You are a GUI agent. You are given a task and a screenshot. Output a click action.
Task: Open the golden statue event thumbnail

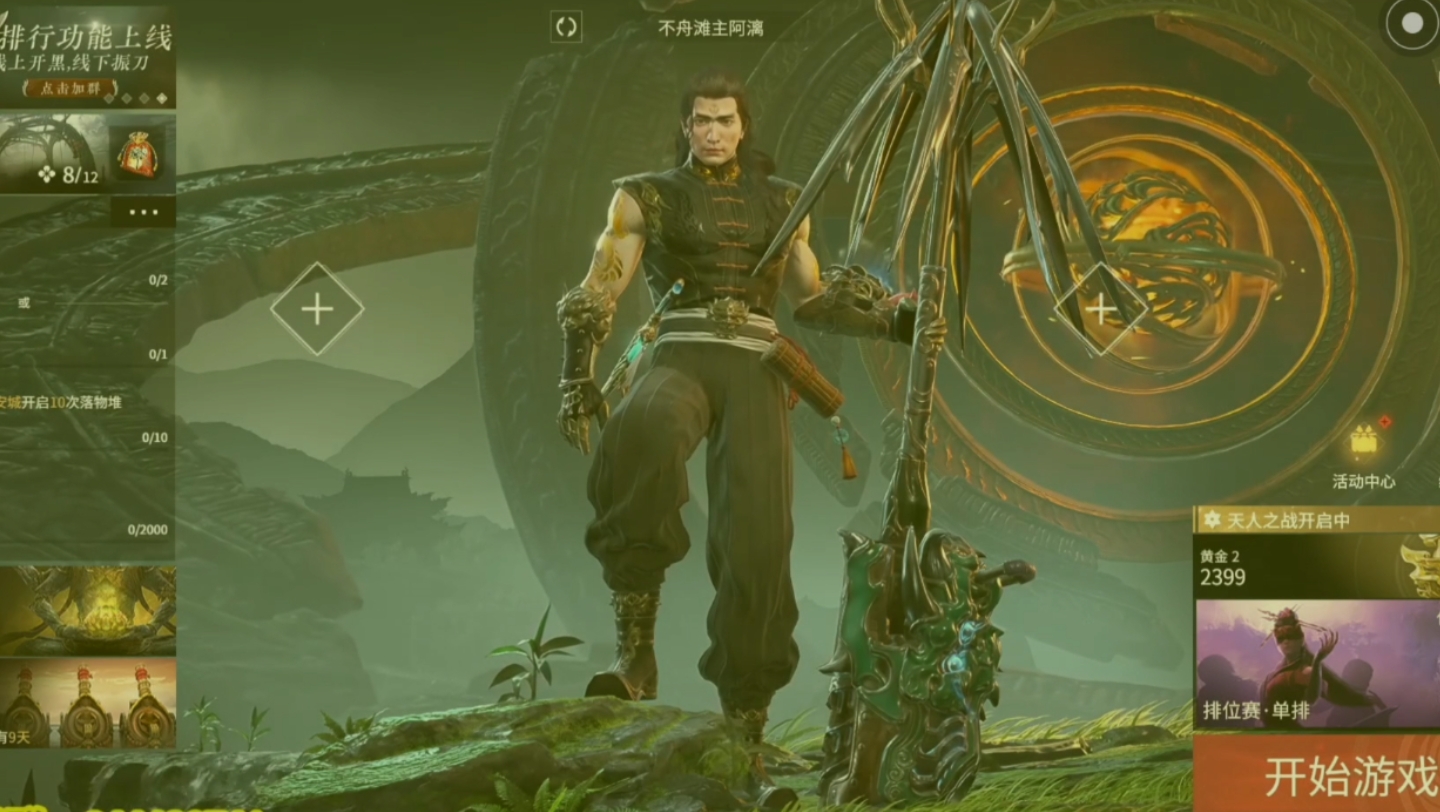tap(88, 610)
